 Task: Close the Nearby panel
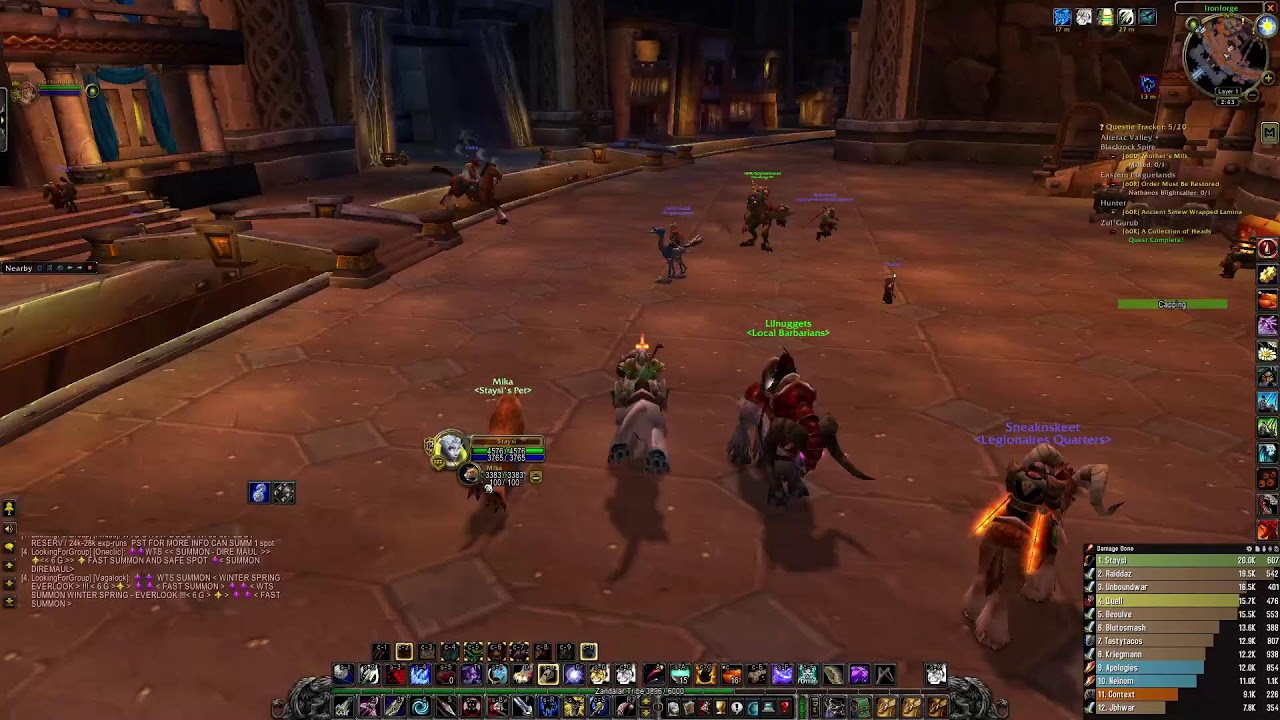[x=90, y=268]
